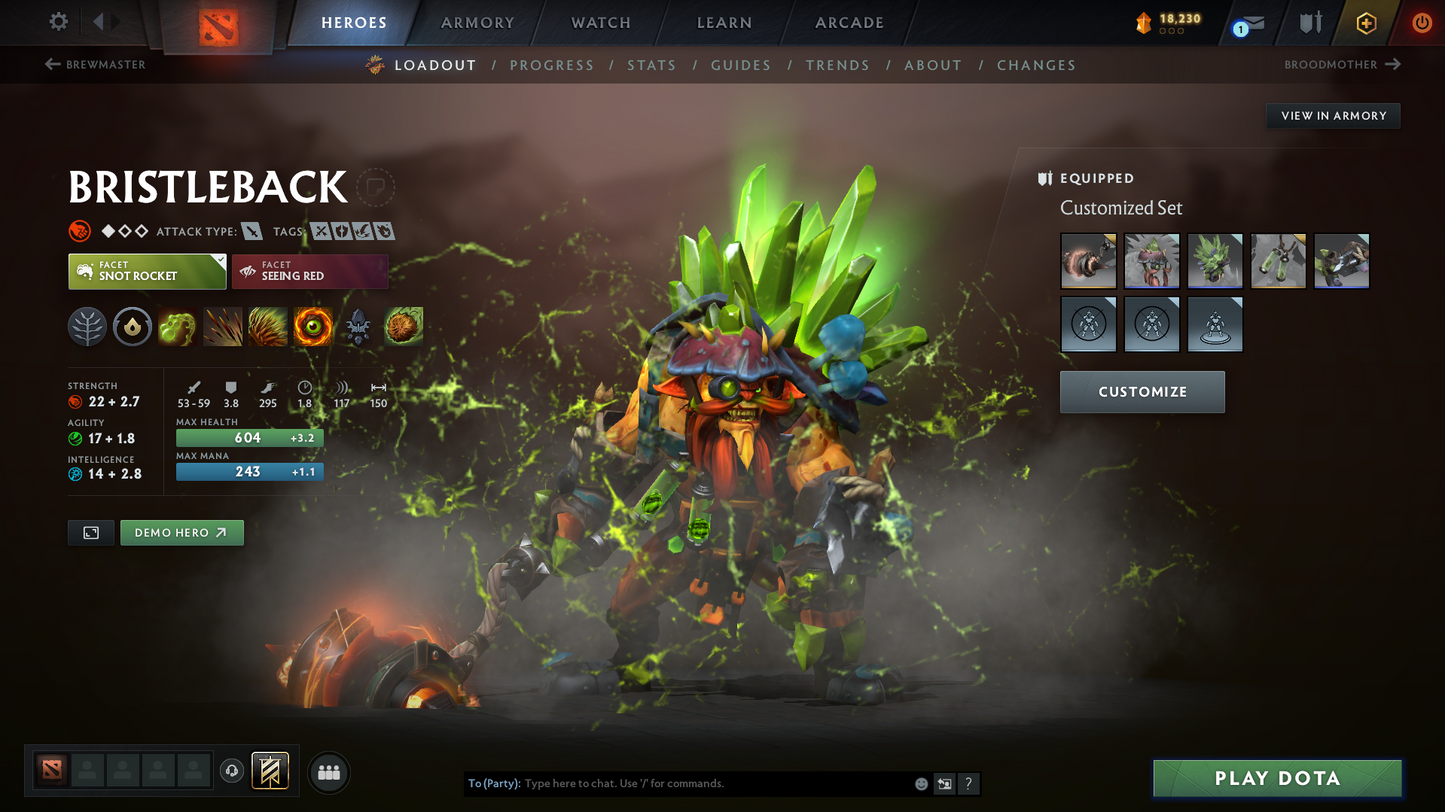Click the first equipped set item thumbnail

click(x=1088, y=260)
